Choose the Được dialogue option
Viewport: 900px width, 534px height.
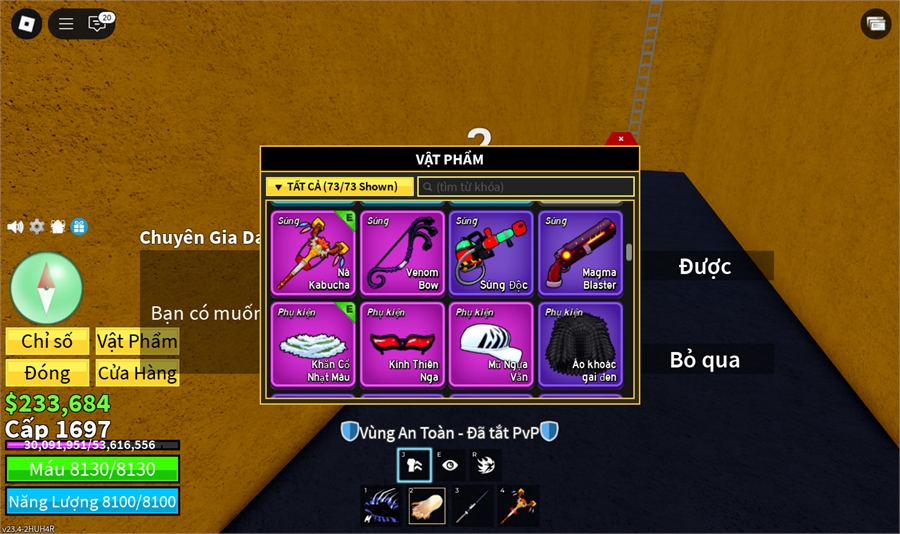tap(705, 266)
